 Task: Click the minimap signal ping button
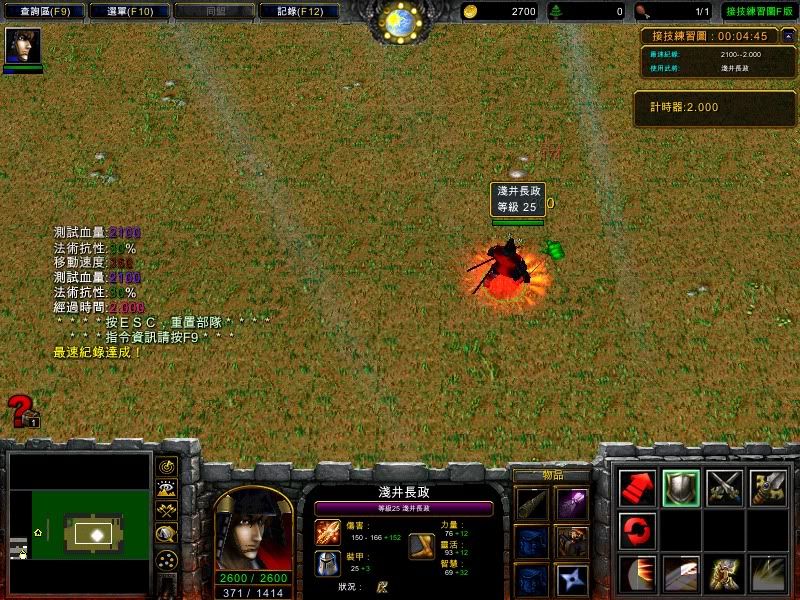pyautogui.click(x=167, y=467)
